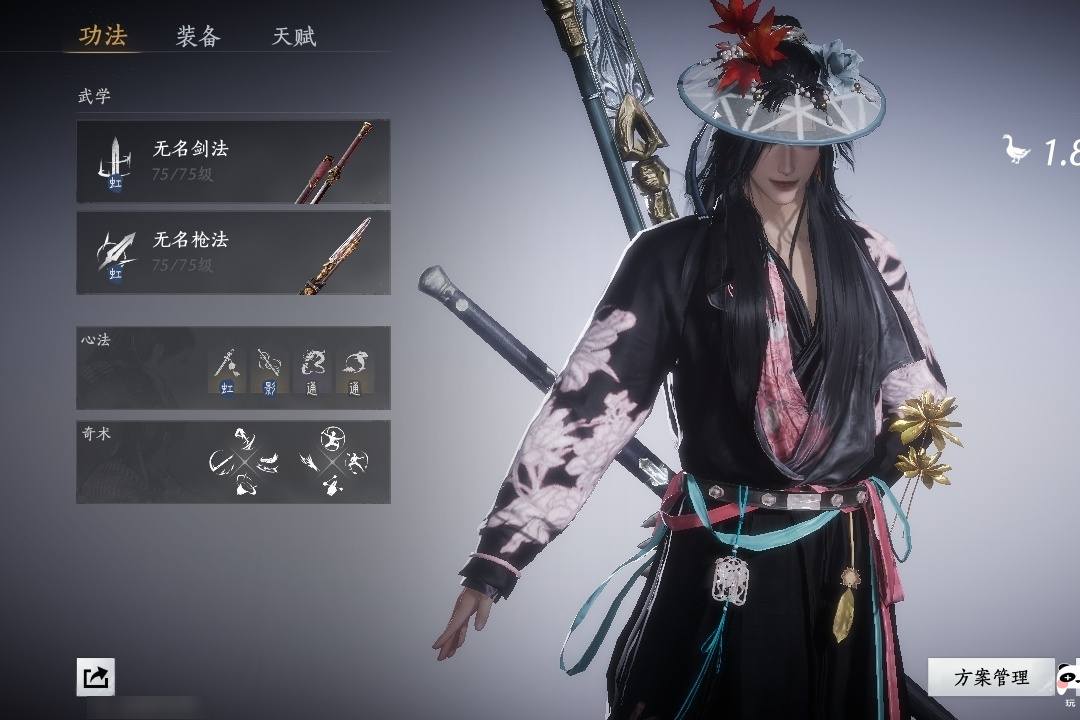This screenshot has height=720, width=1080.
Task: Open the 装备 equipment tab
Action: 198,37
